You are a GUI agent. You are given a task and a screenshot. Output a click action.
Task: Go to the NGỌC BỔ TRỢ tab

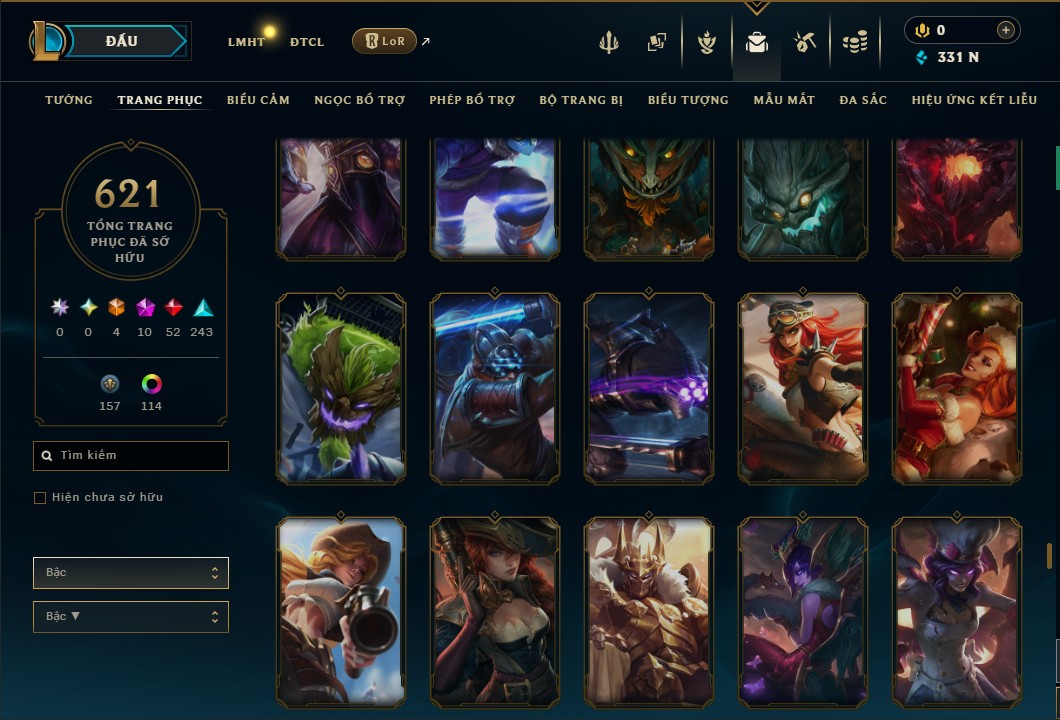(x=360, y=100)
